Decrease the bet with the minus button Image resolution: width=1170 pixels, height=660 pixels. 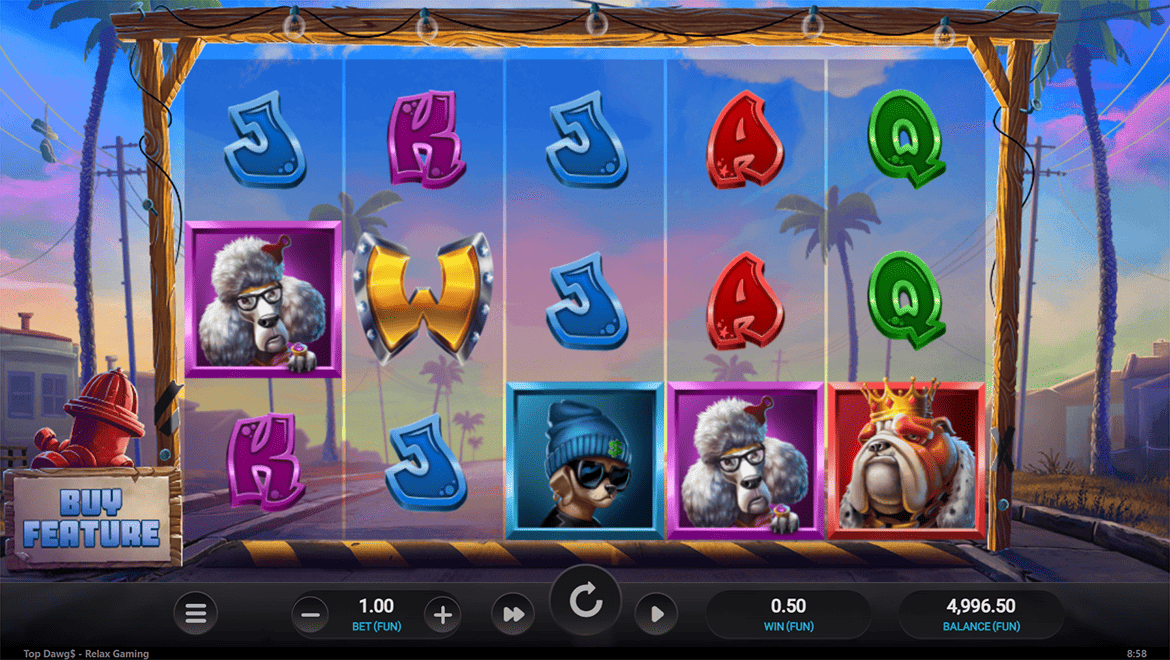[312, 614]
